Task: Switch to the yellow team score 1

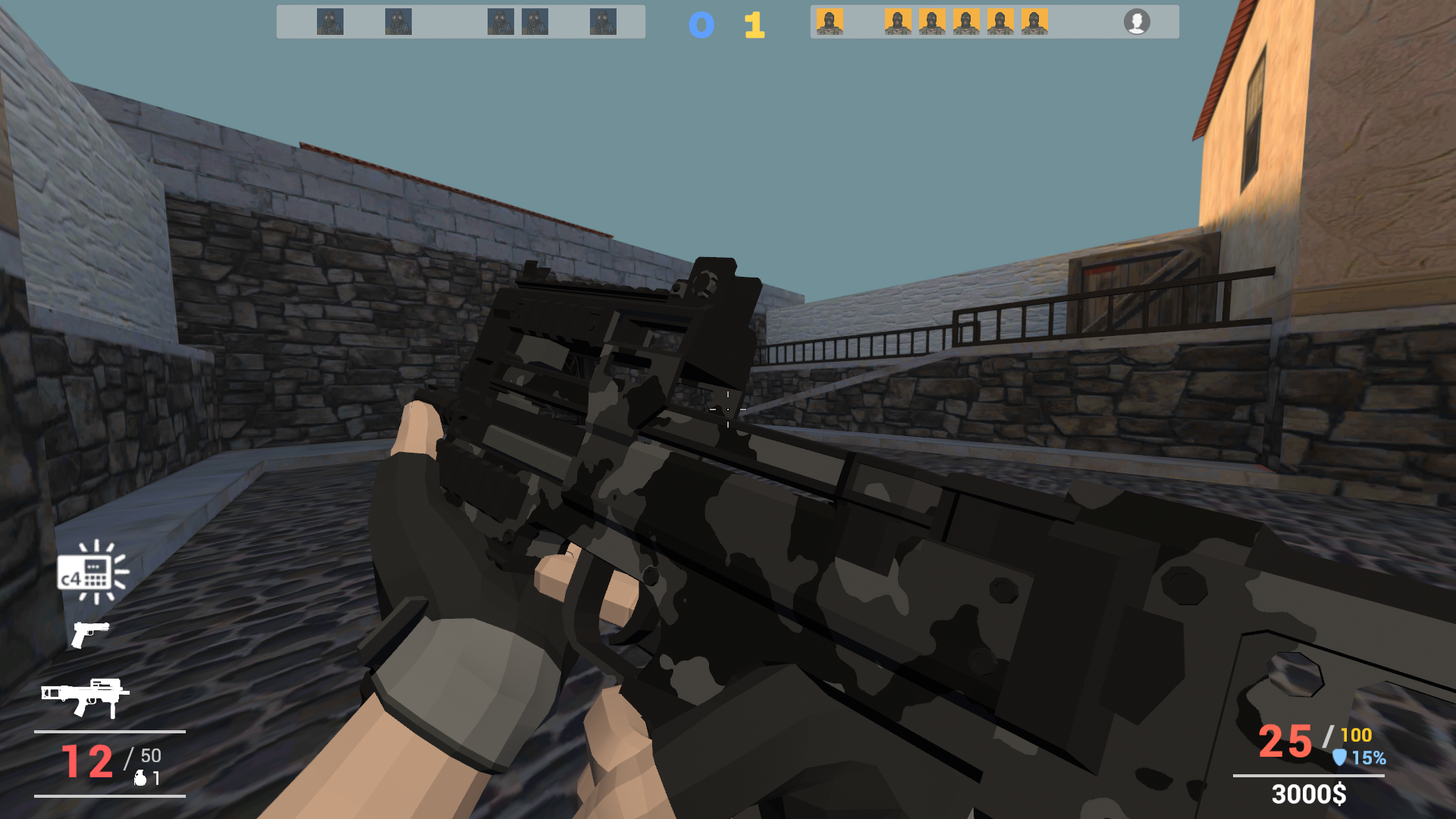Action: click(753, 24)
